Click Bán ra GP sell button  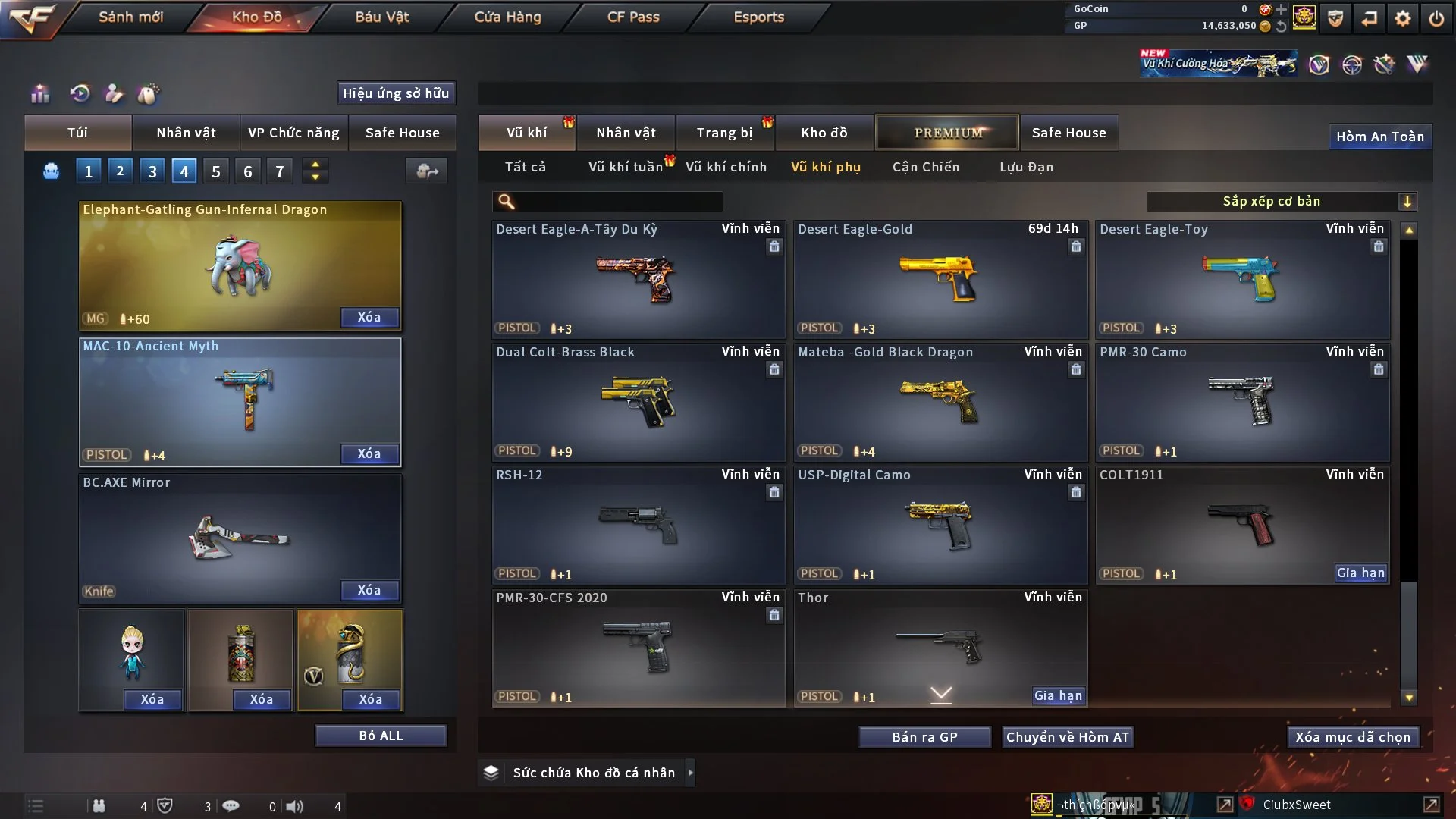(x=924, y=737)
